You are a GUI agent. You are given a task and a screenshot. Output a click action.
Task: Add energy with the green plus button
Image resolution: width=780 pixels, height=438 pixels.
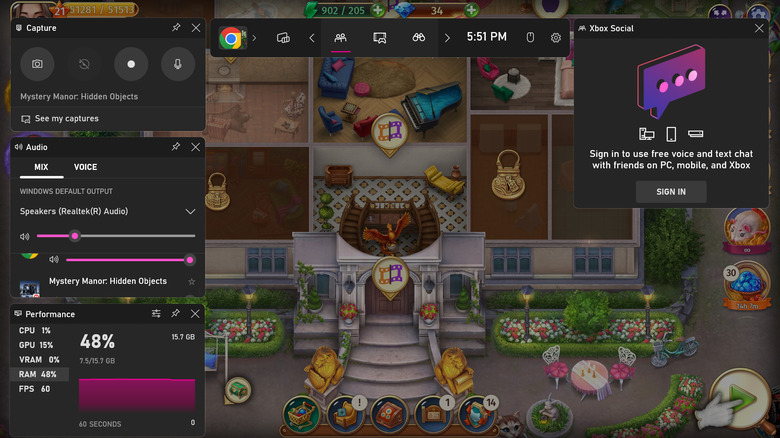pyautogui.click(x=377, y=11)
